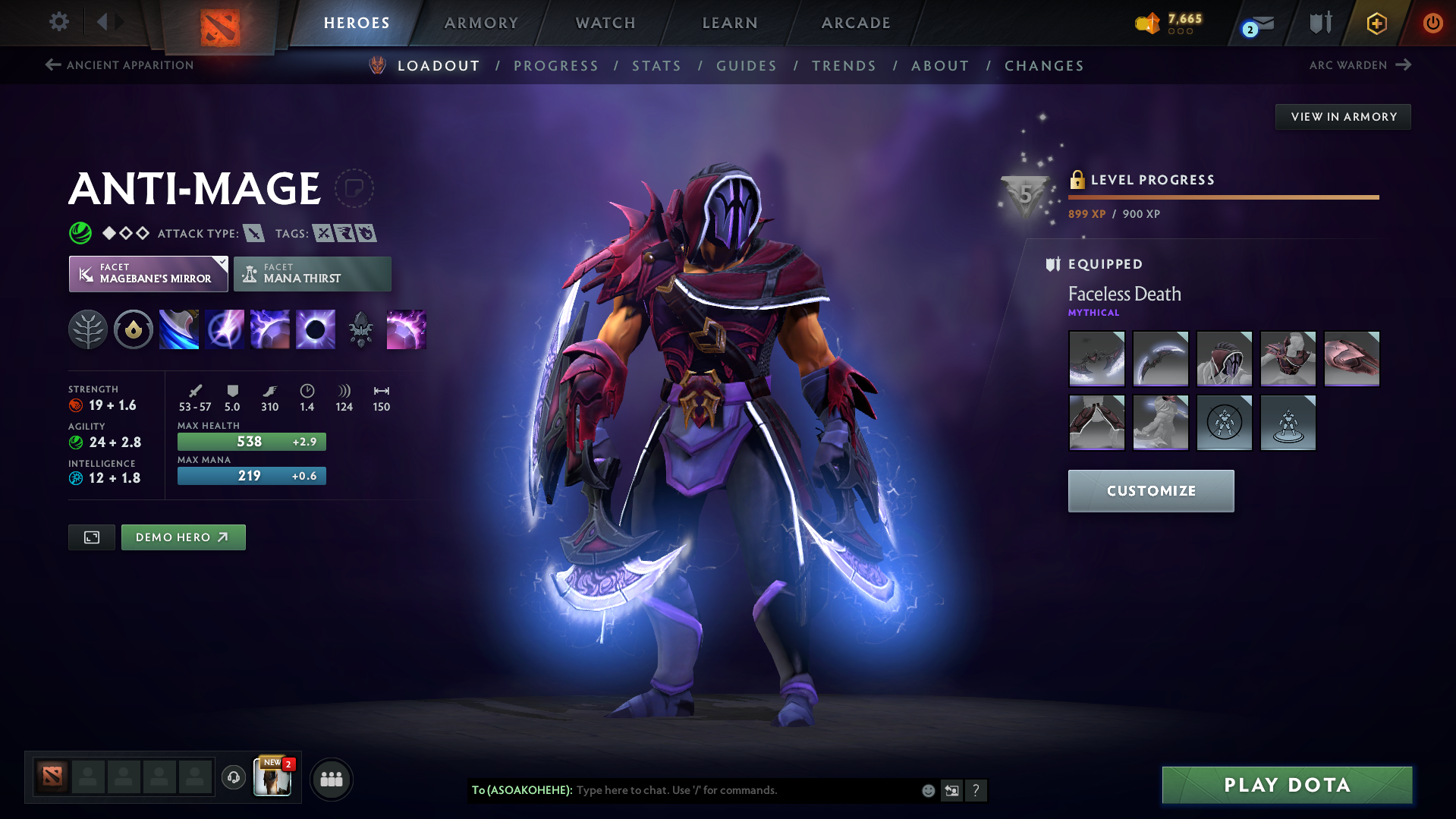The width and height of the screenshot is (1456, 819).
Task: Click the voice chat headset icon
Action: pyautogui.click(x=233, y=778)
